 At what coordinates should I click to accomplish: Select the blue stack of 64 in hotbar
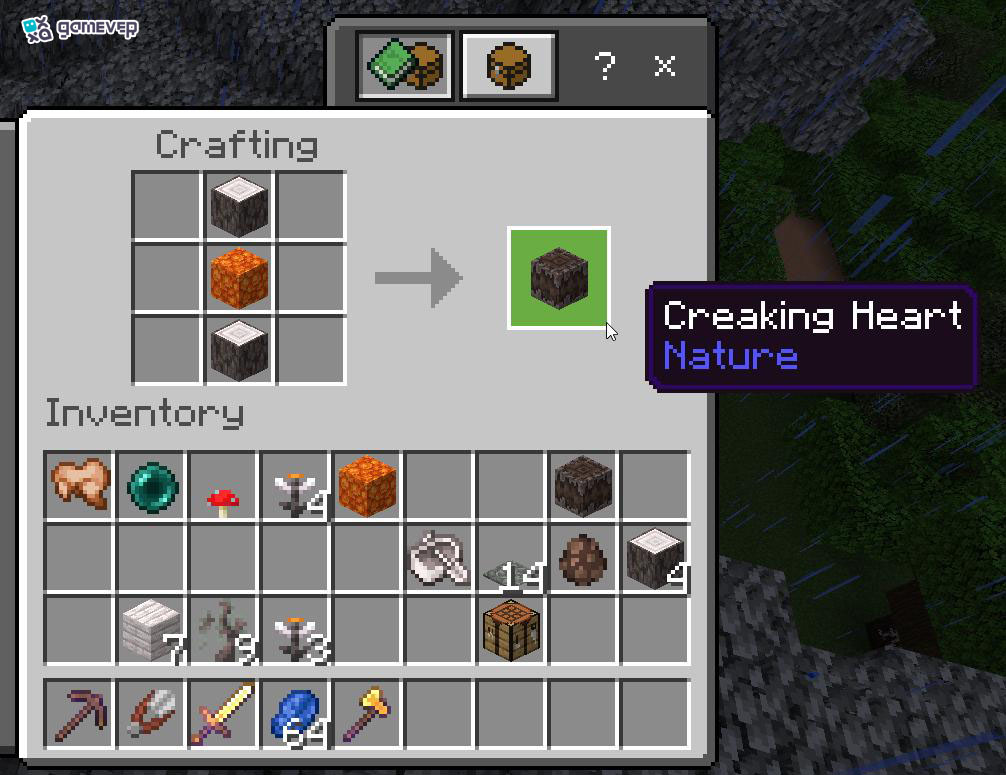click(x=296, y=713)
